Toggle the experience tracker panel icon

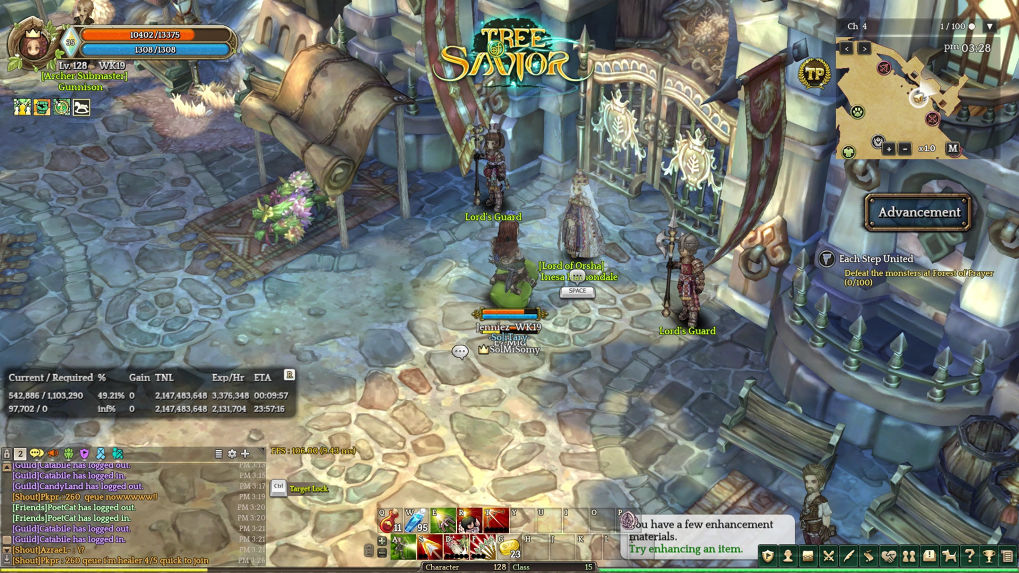[289, 375]
